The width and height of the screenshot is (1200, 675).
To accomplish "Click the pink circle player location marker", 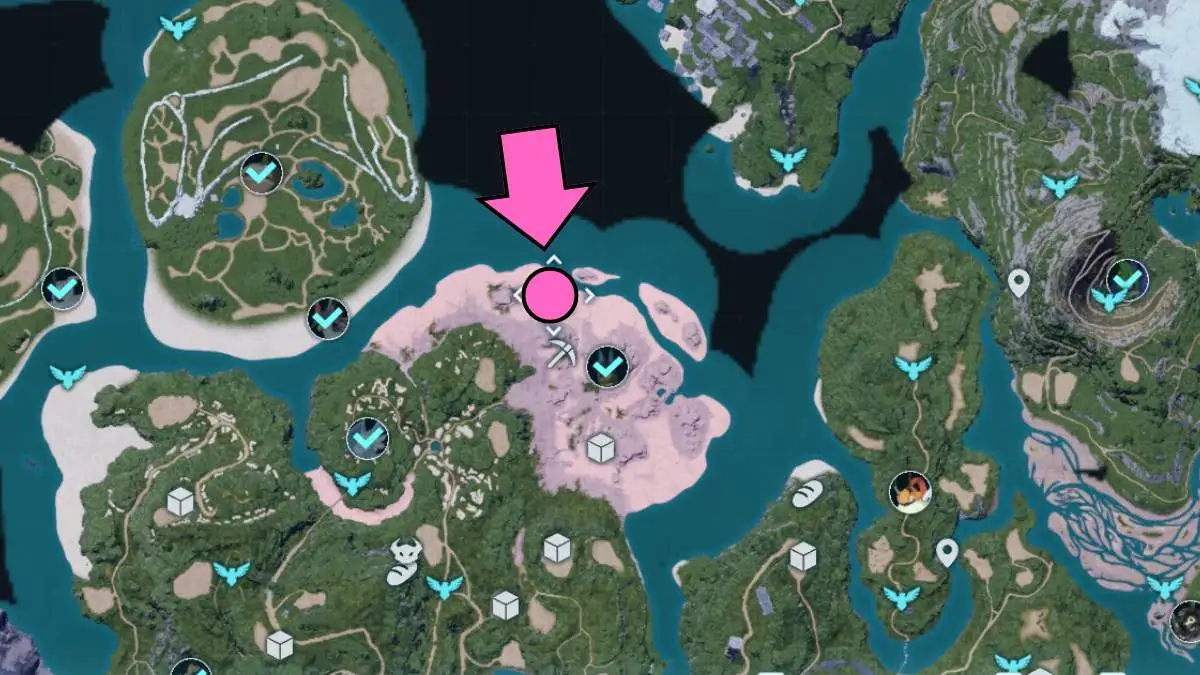I will point(550,295).
